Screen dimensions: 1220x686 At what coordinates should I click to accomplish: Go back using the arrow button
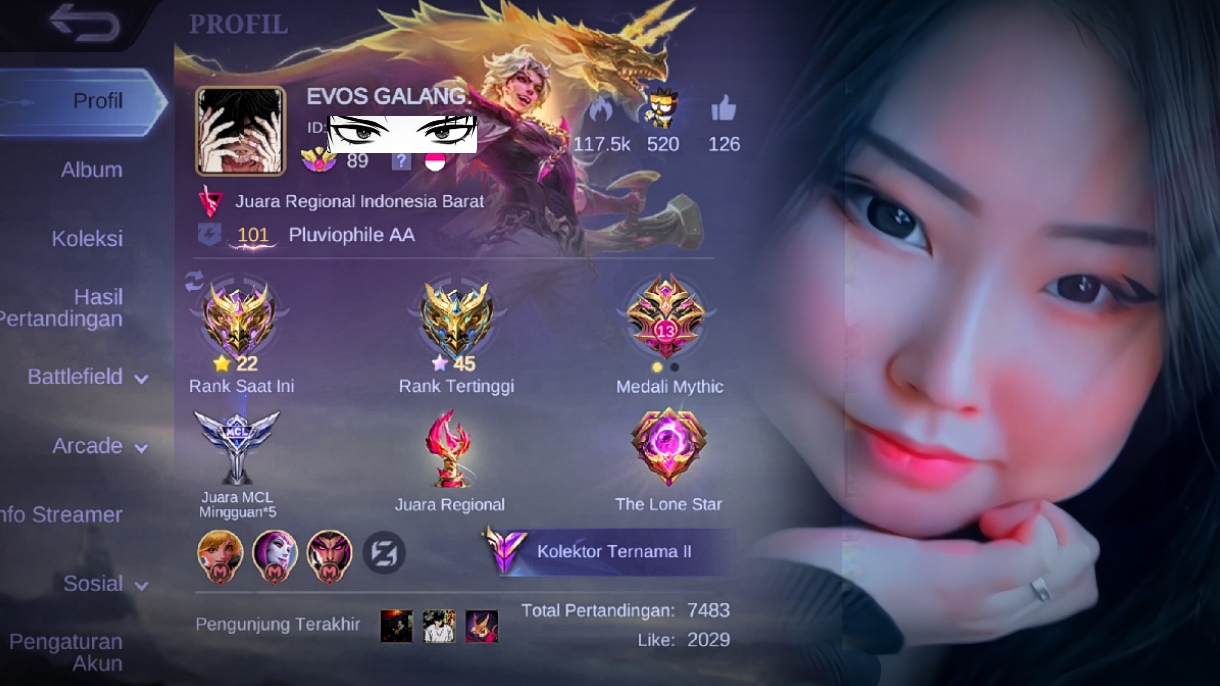[x=84, y=22]
